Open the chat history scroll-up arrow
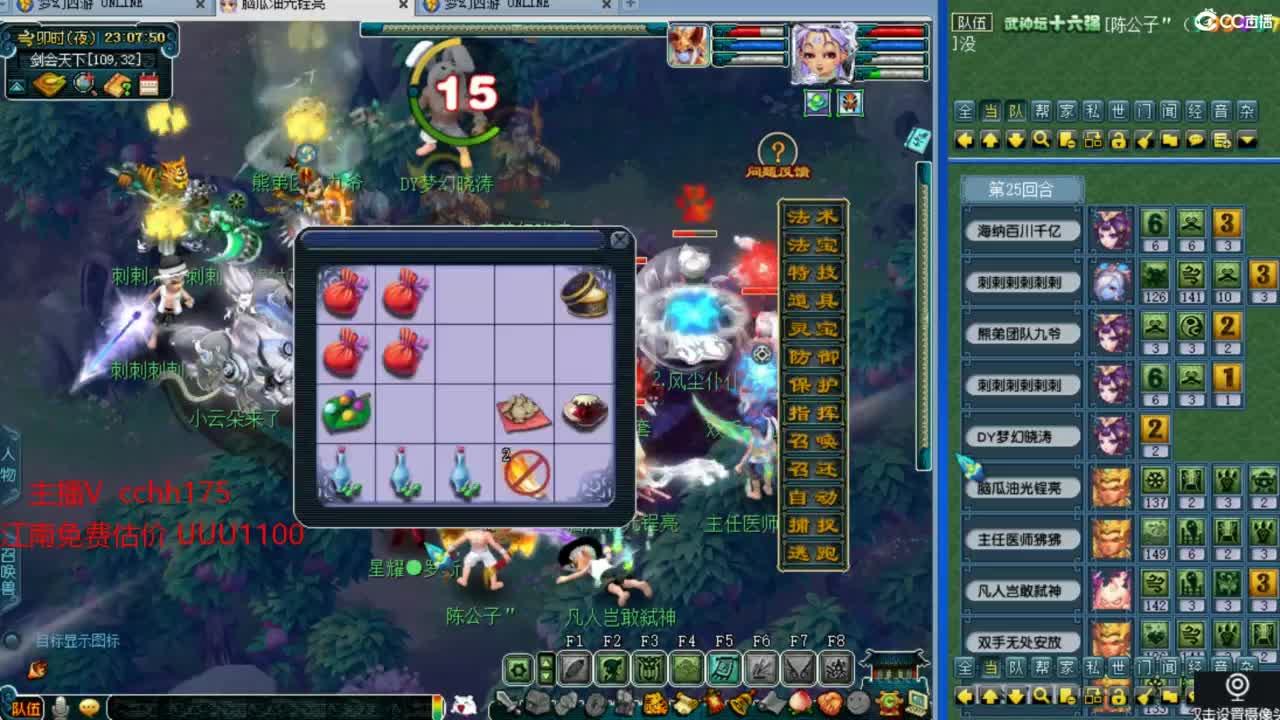 (991, 140)
